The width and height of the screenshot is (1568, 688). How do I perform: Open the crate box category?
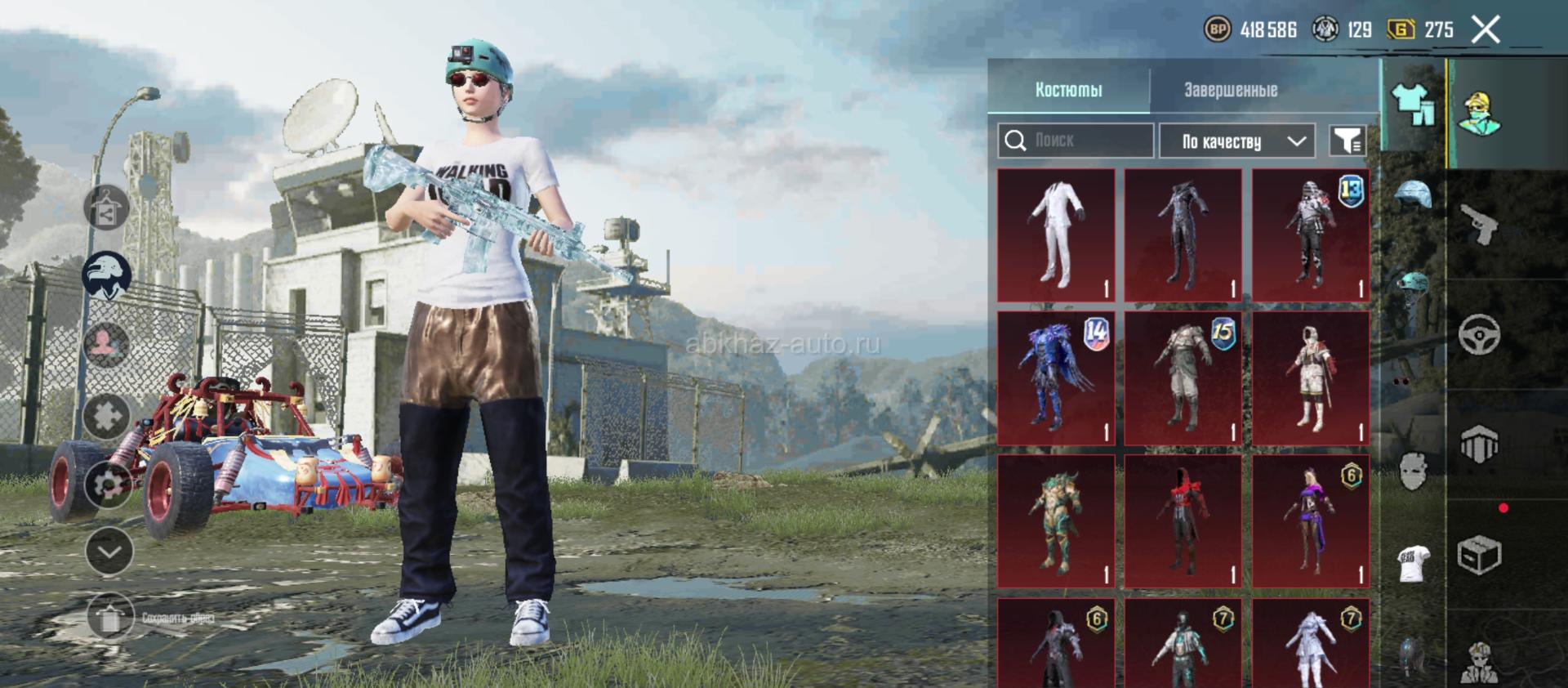point(1479,556)
